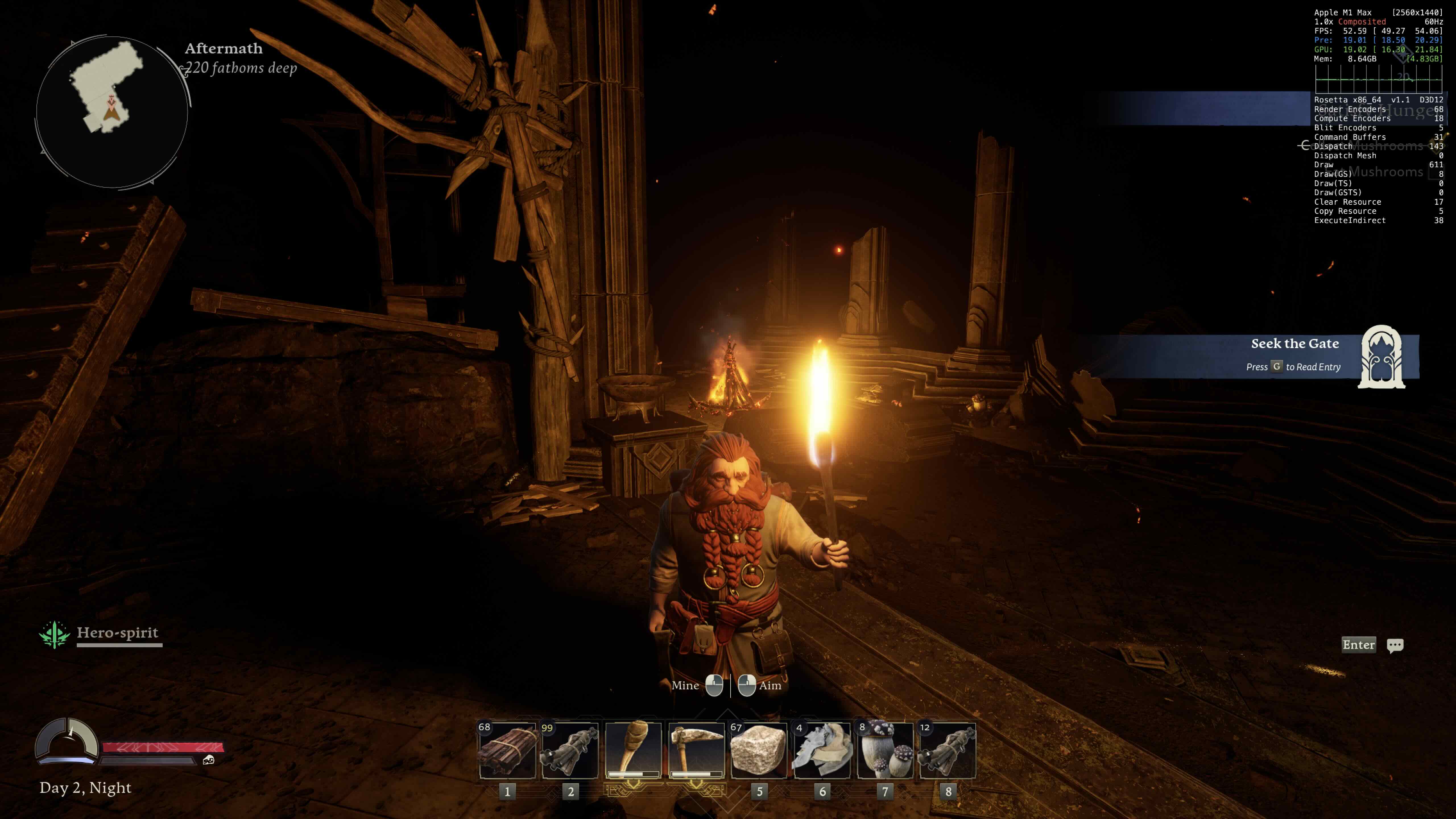Click the chat speech bubble icon

pos(1394,645)
